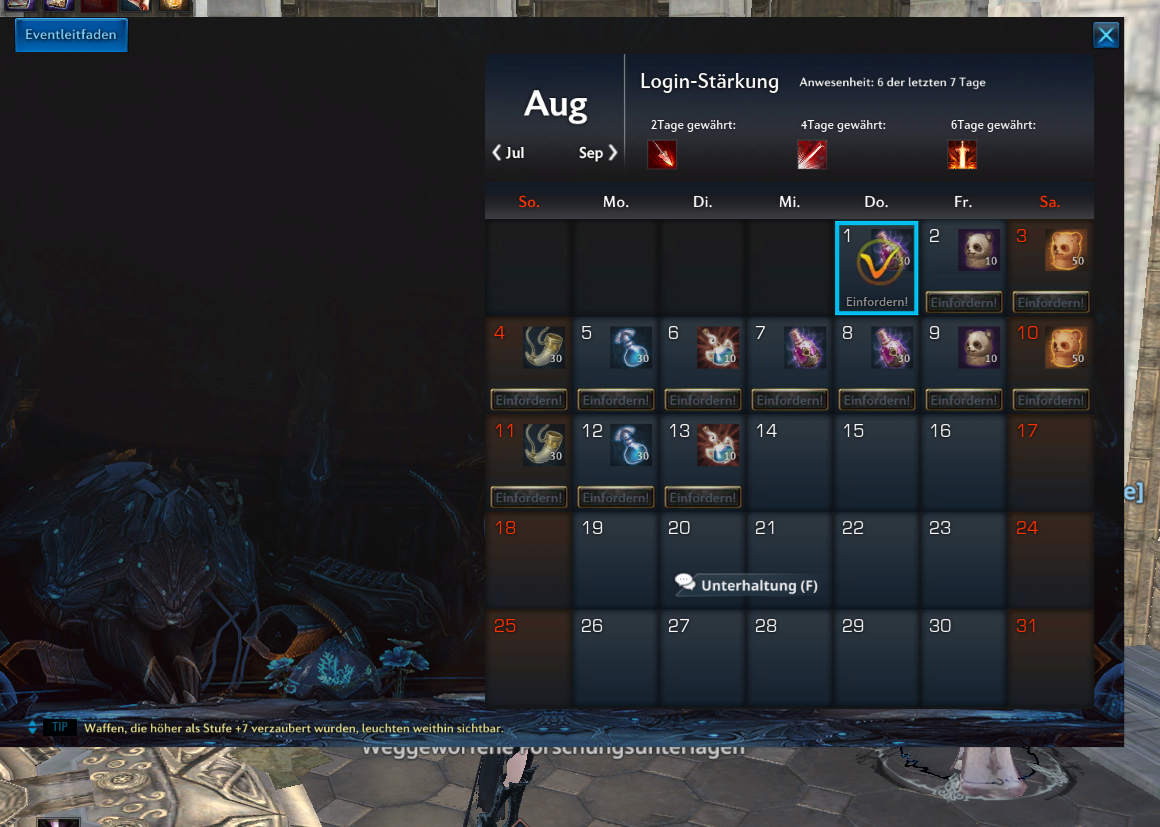
Task: Collect the skull reward on day 9
Action: [964, 400]
